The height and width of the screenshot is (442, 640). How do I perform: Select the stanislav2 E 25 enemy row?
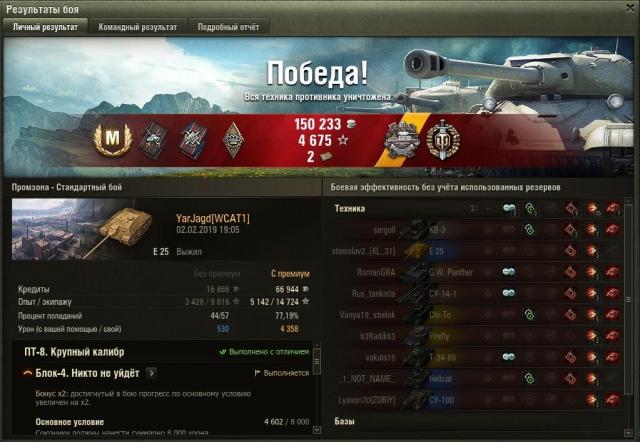click(x=470, y=251)
